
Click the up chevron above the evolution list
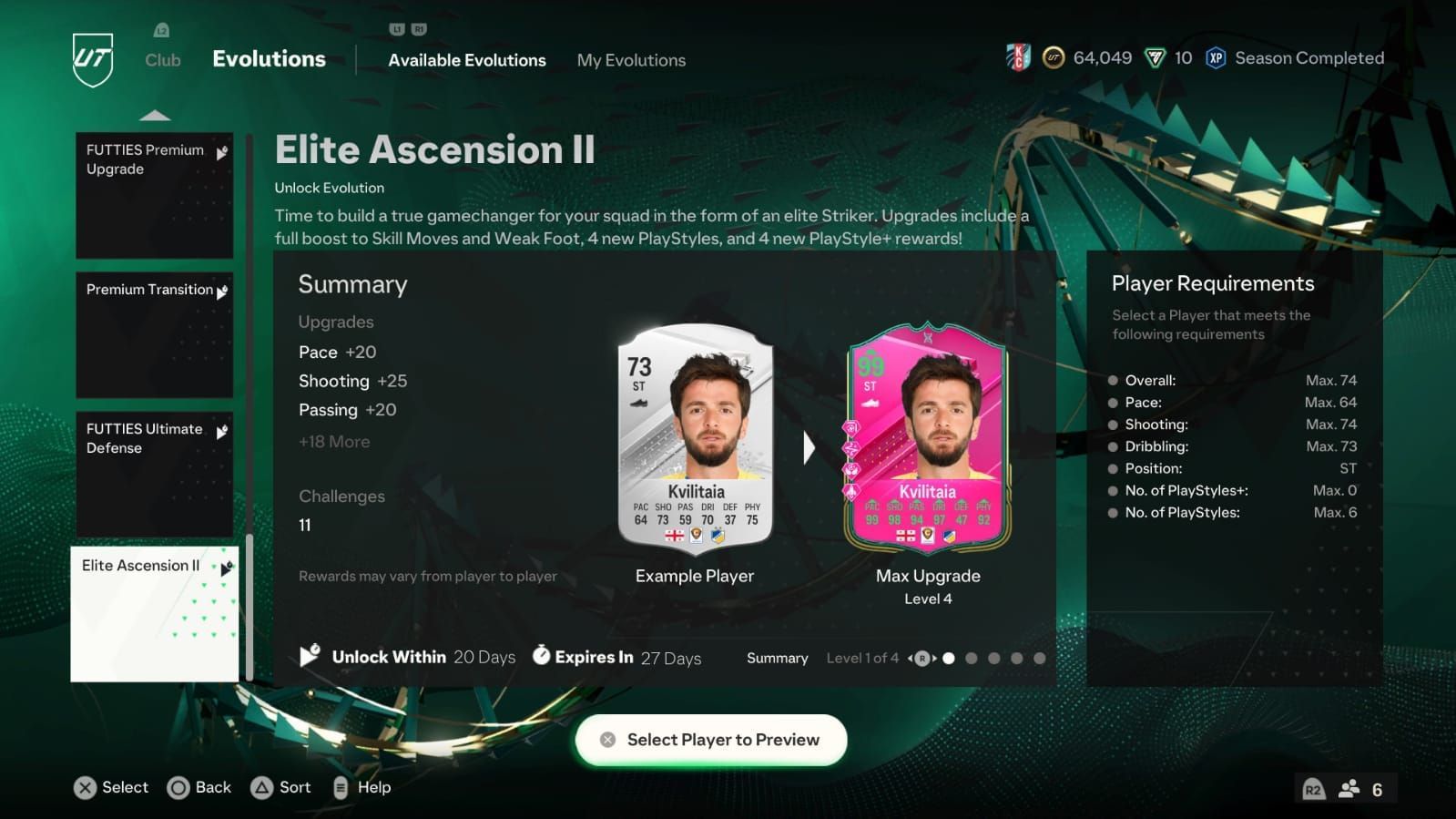click(x=157, y=113)
